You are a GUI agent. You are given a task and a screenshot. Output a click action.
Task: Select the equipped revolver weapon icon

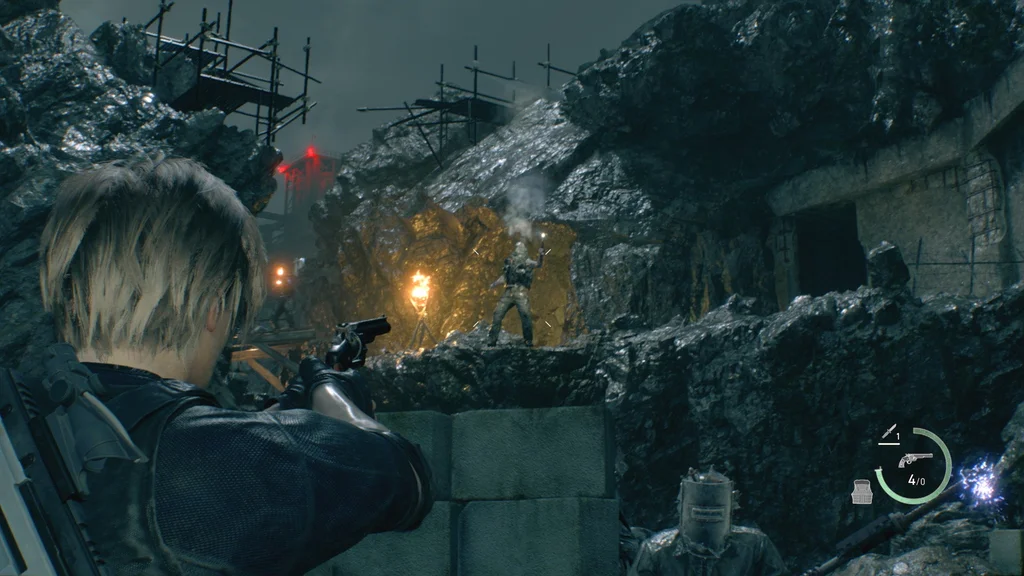point(915,459)
